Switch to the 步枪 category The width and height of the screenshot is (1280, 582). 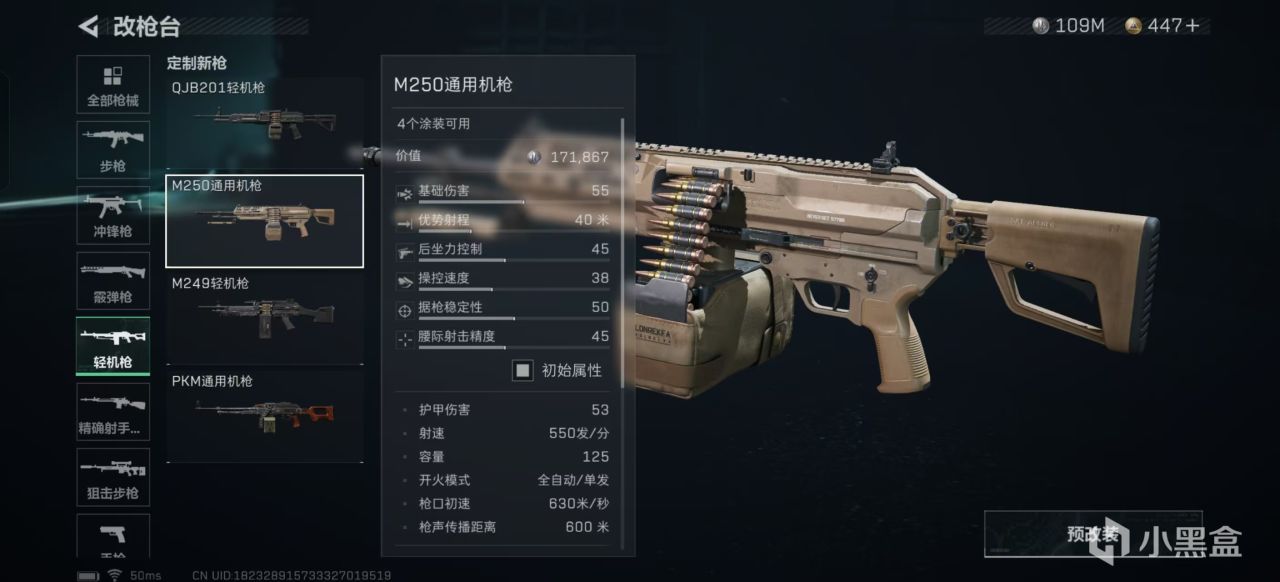point(113,151)
